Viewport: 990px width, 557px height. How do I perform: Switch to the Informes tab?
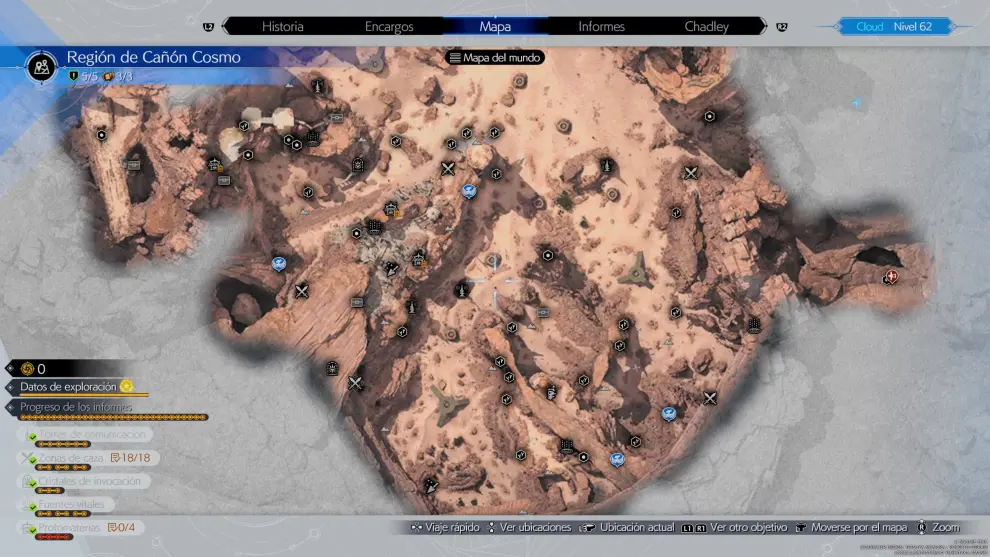point(601,26)
